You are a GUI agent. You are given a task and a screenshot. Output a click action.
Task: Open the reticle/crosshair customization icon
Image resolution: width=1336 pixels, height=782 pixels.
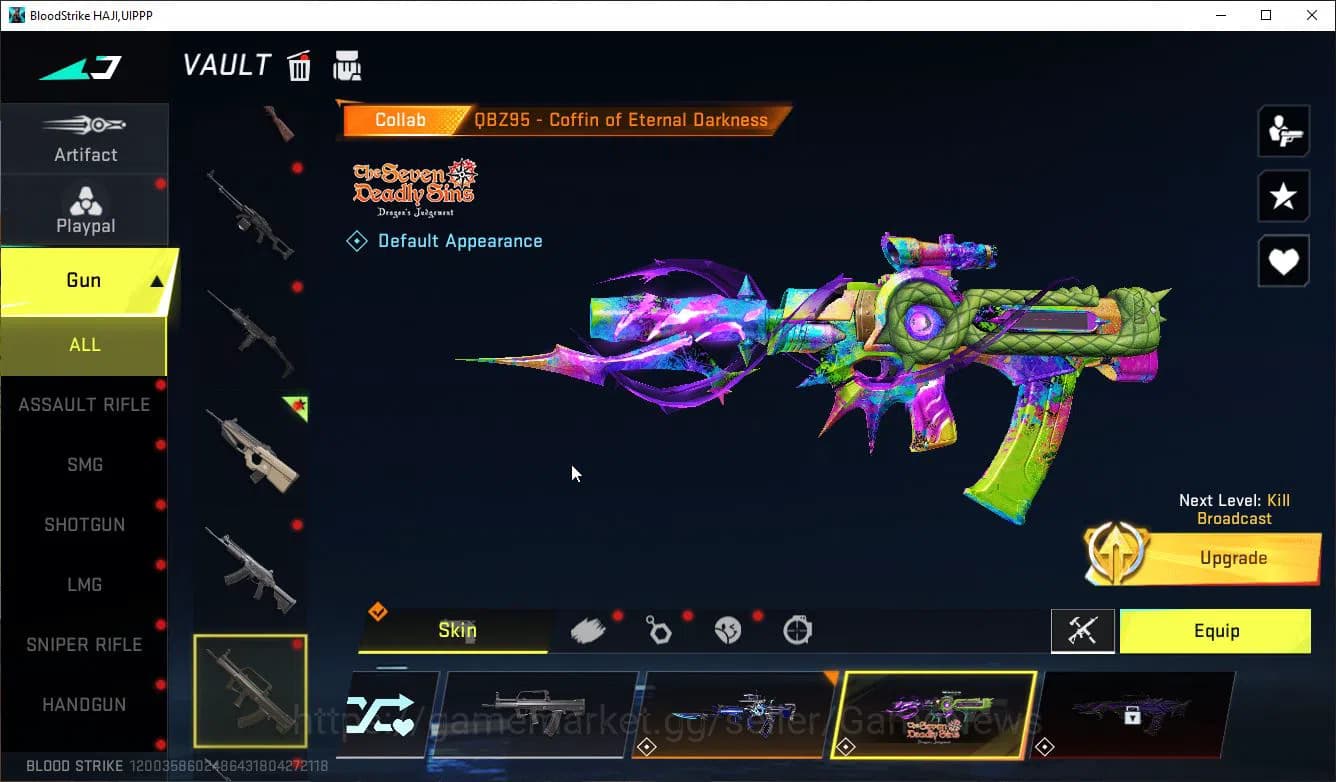797,628
